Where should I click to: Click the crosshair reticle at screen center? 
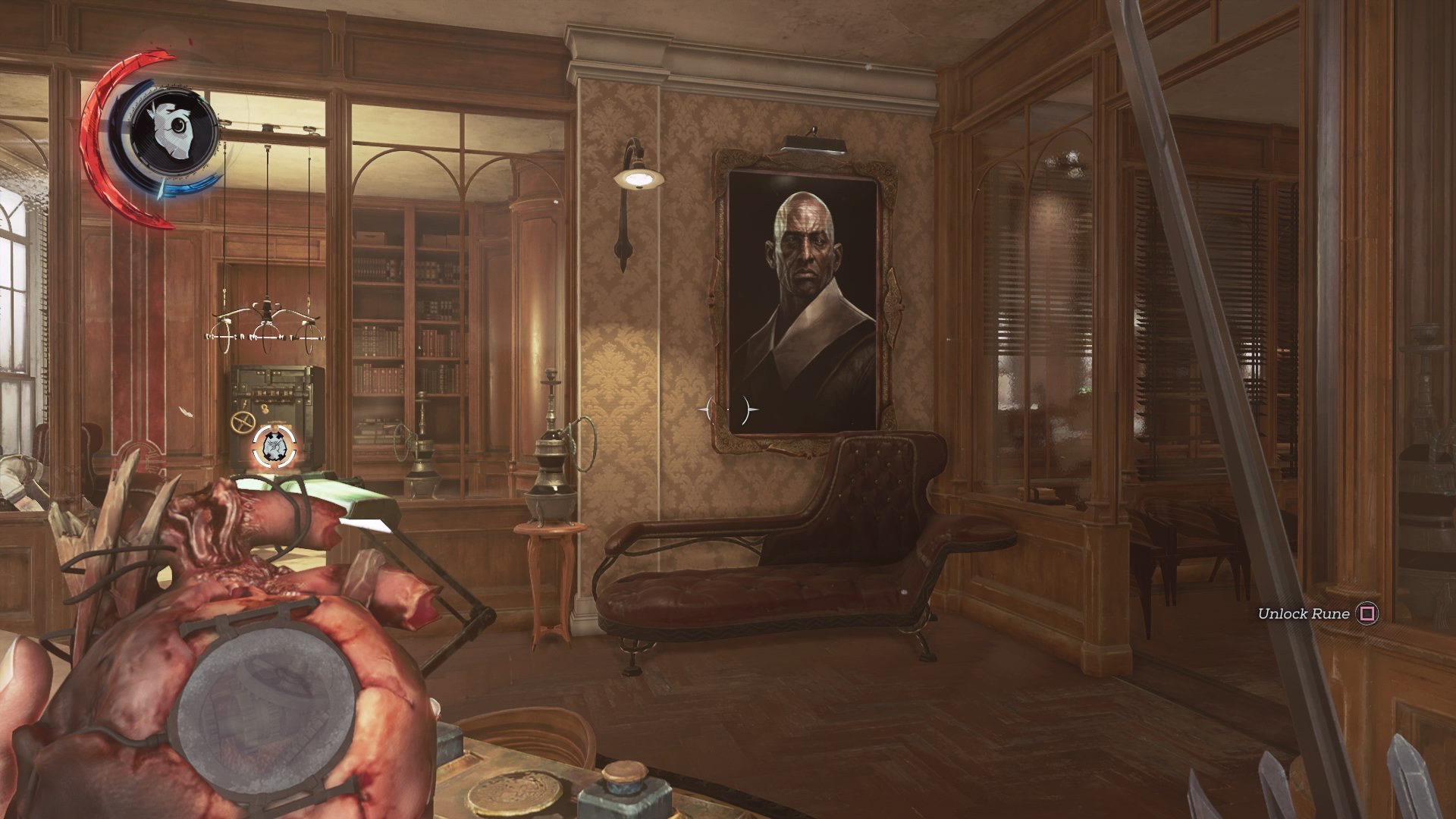point(730,409)
